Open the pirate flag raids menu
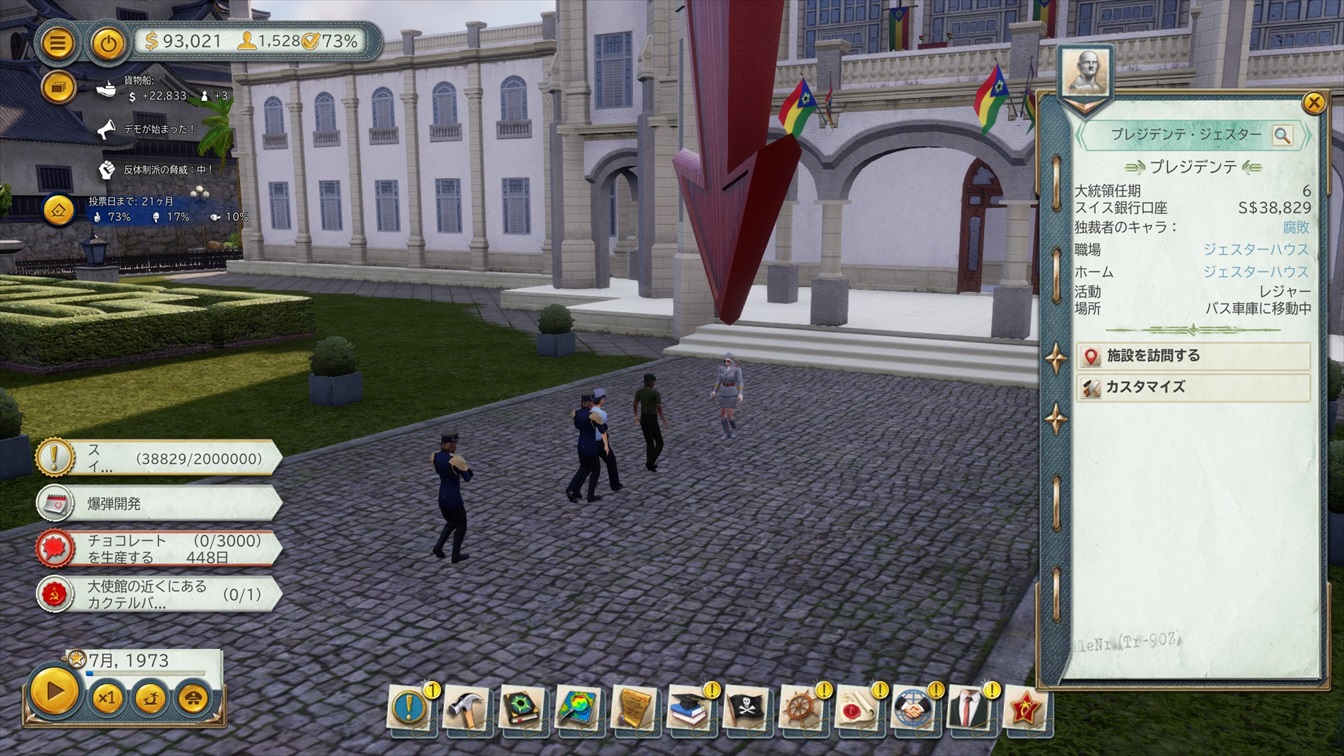The height and width of the screenshot is (756, 1344). [x=745, y=708]
